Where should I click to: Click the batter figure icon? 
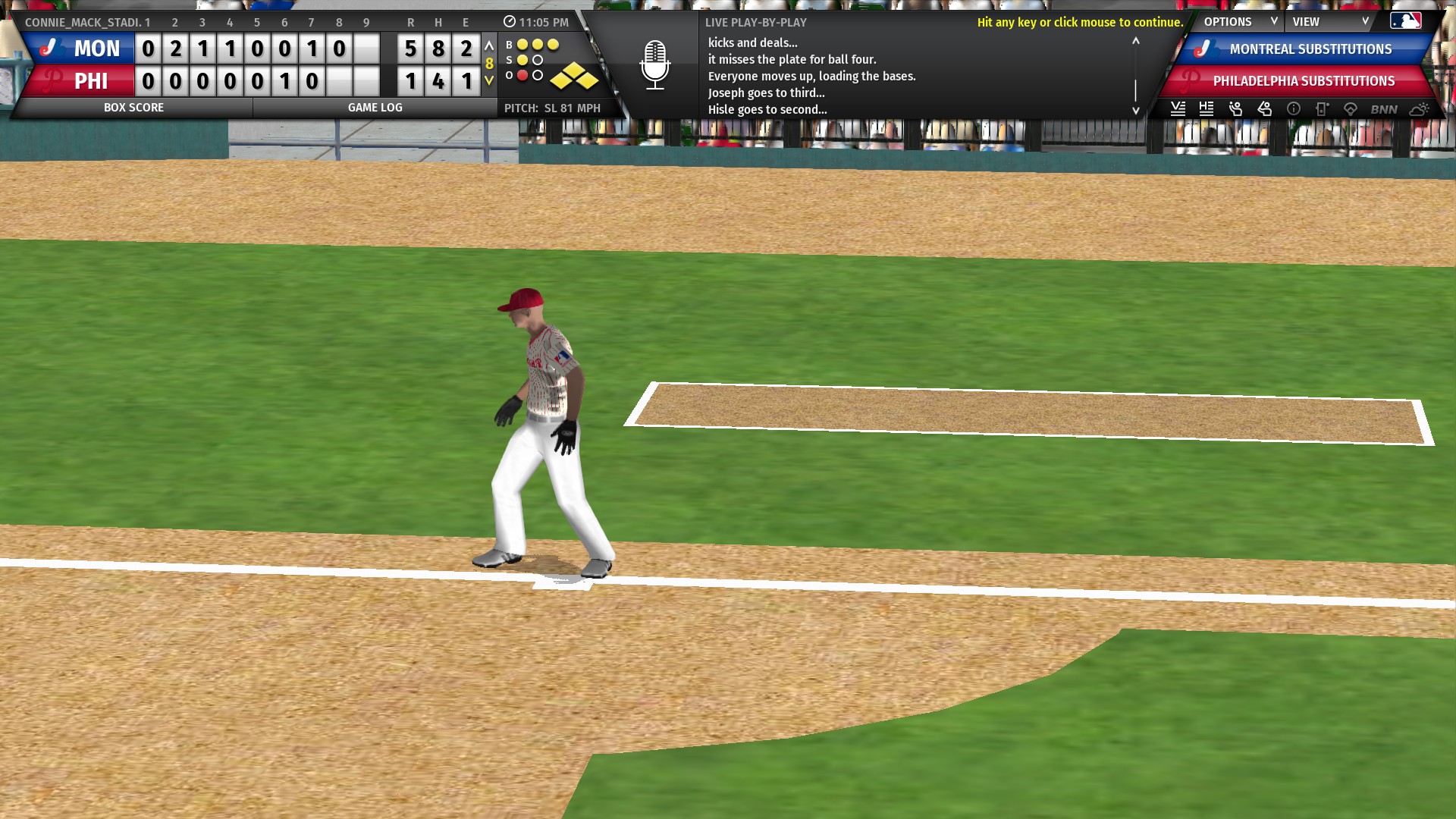pos(1264,109)
